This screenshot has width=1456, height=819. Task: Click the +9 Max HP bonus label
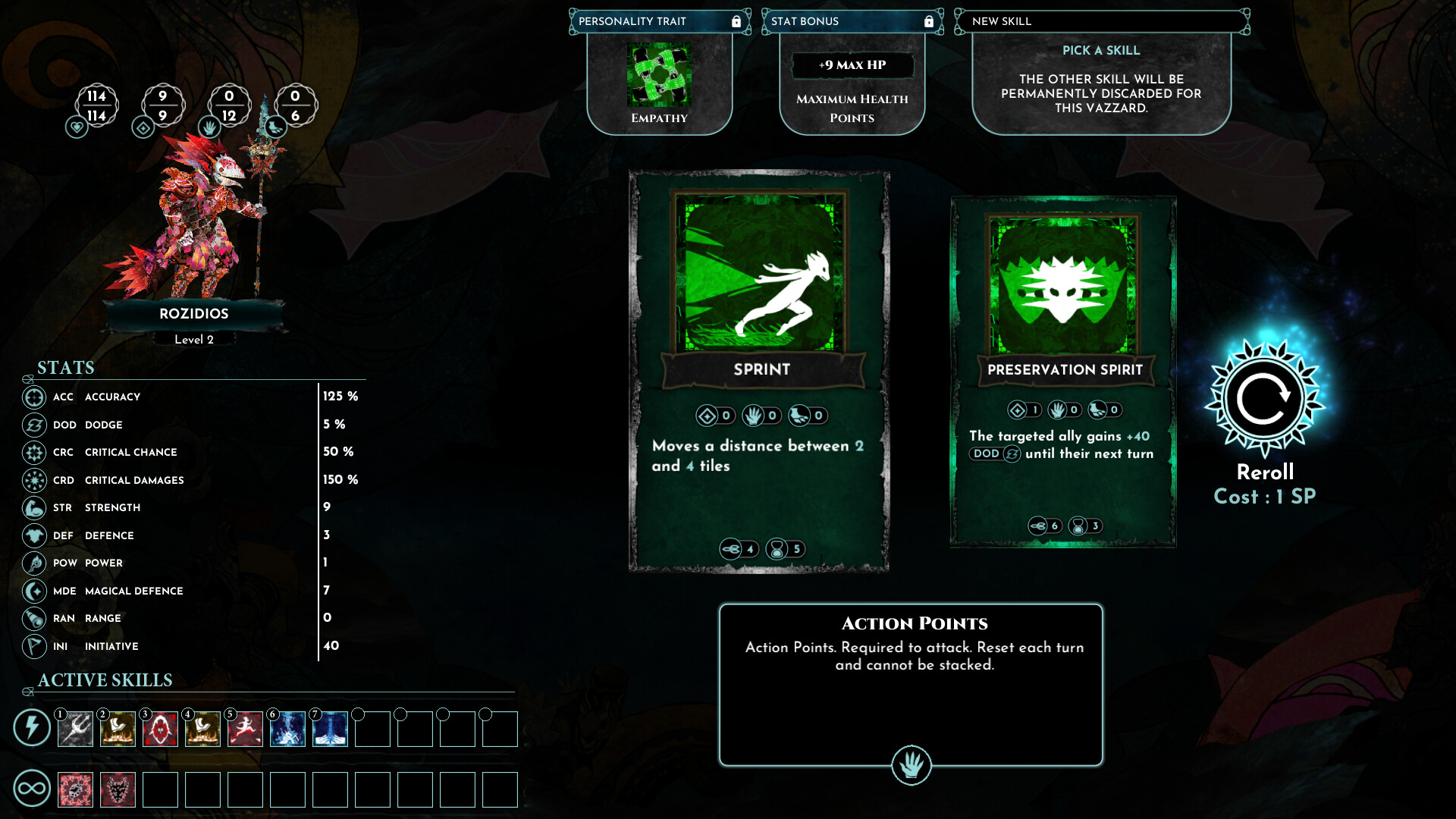851,65
